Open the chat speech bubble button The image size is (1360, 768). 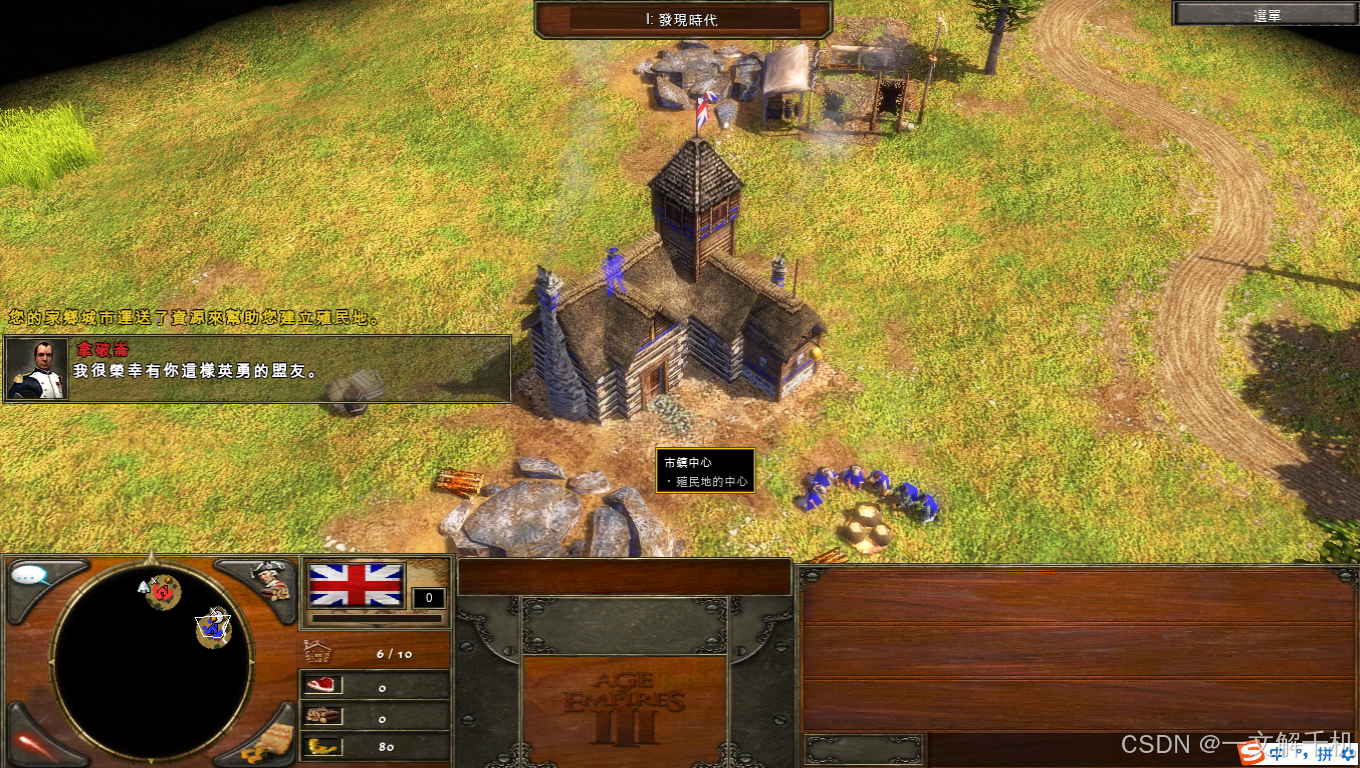coord(32,577)
